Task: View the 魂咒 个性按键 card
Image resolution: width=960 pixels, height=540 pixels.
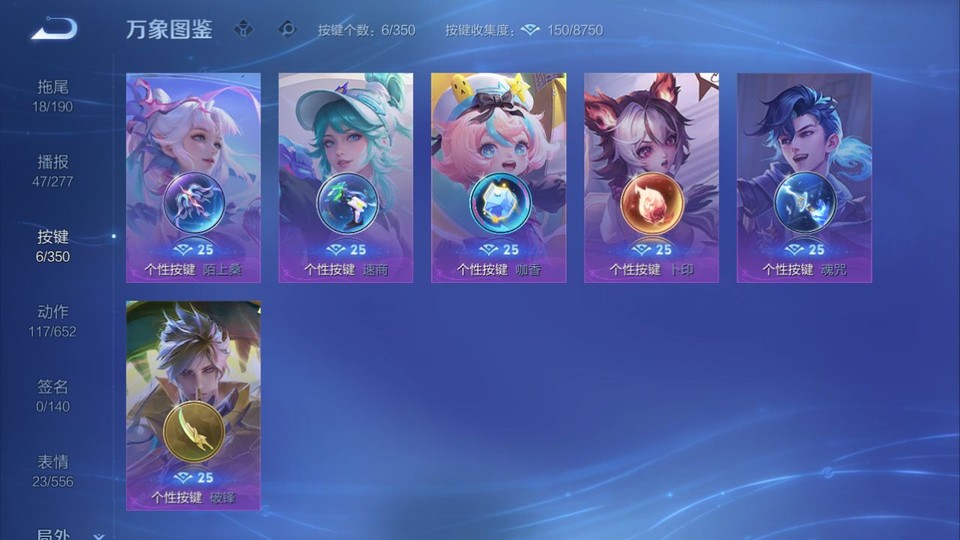Action: [804, 177]
